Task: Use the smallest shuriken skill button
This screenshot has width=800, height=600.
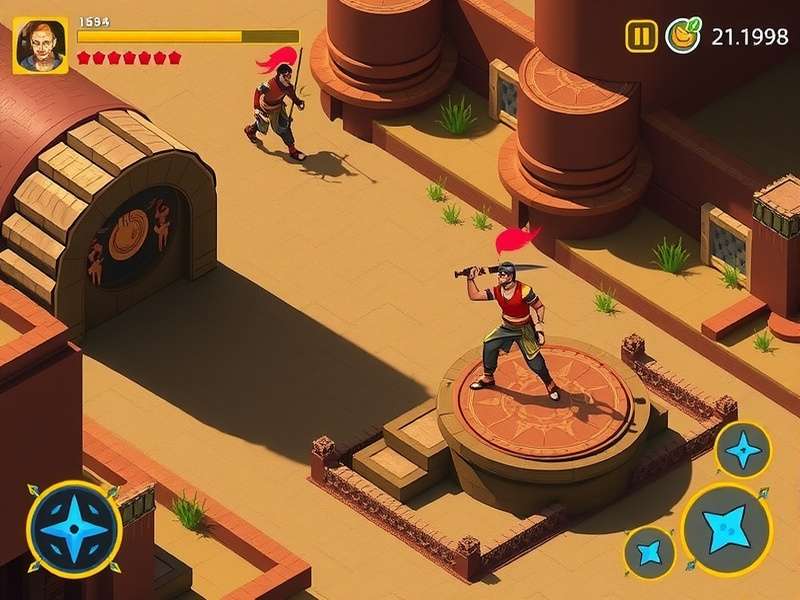Action: click(650, 553)
